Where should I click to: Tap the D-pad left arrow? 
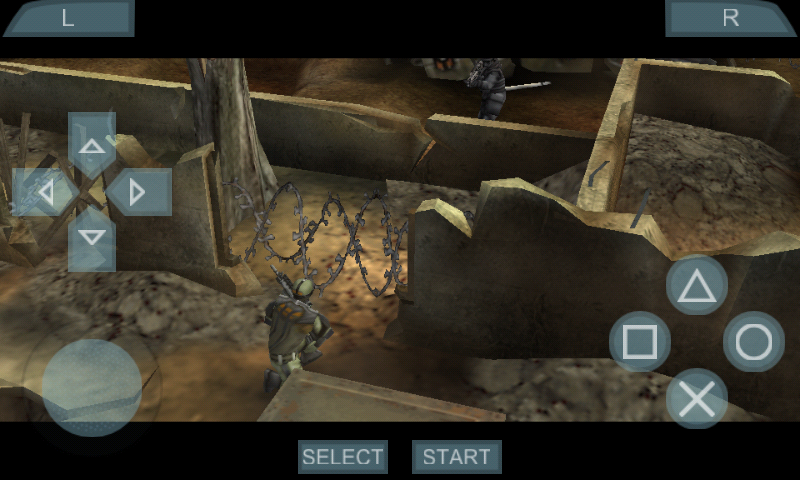click(x=45, y=192)
